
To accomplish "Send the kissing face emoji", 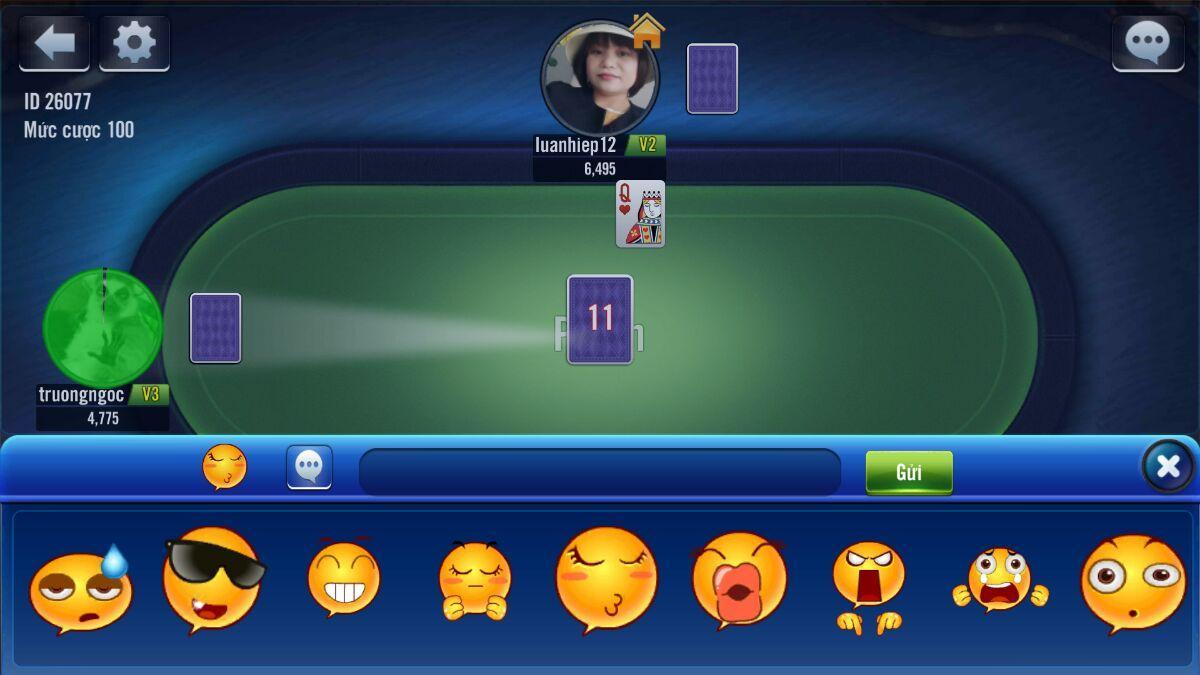I will pos(606,580).
